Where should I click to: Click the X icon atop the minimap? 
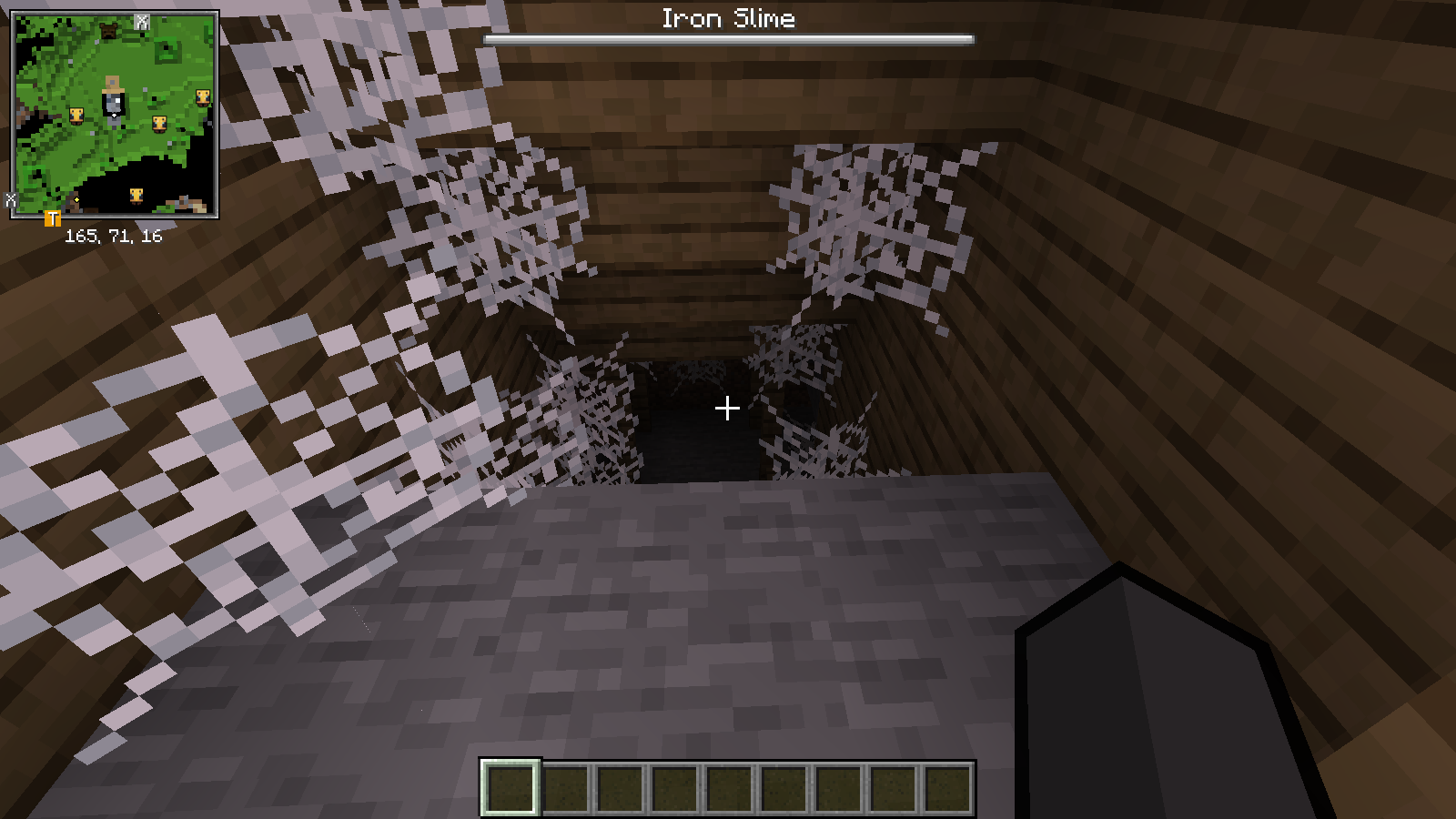coord(141,20)
